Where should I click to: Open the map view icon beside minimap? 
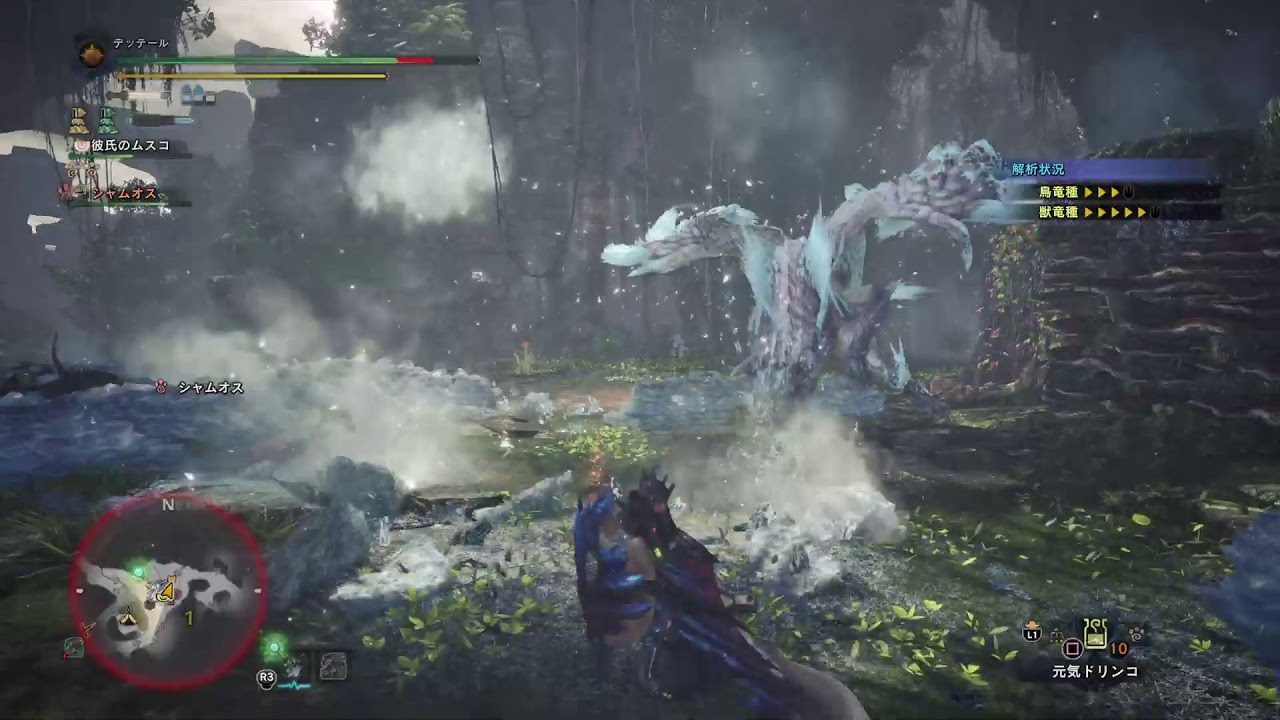click(x=333, y=667)
